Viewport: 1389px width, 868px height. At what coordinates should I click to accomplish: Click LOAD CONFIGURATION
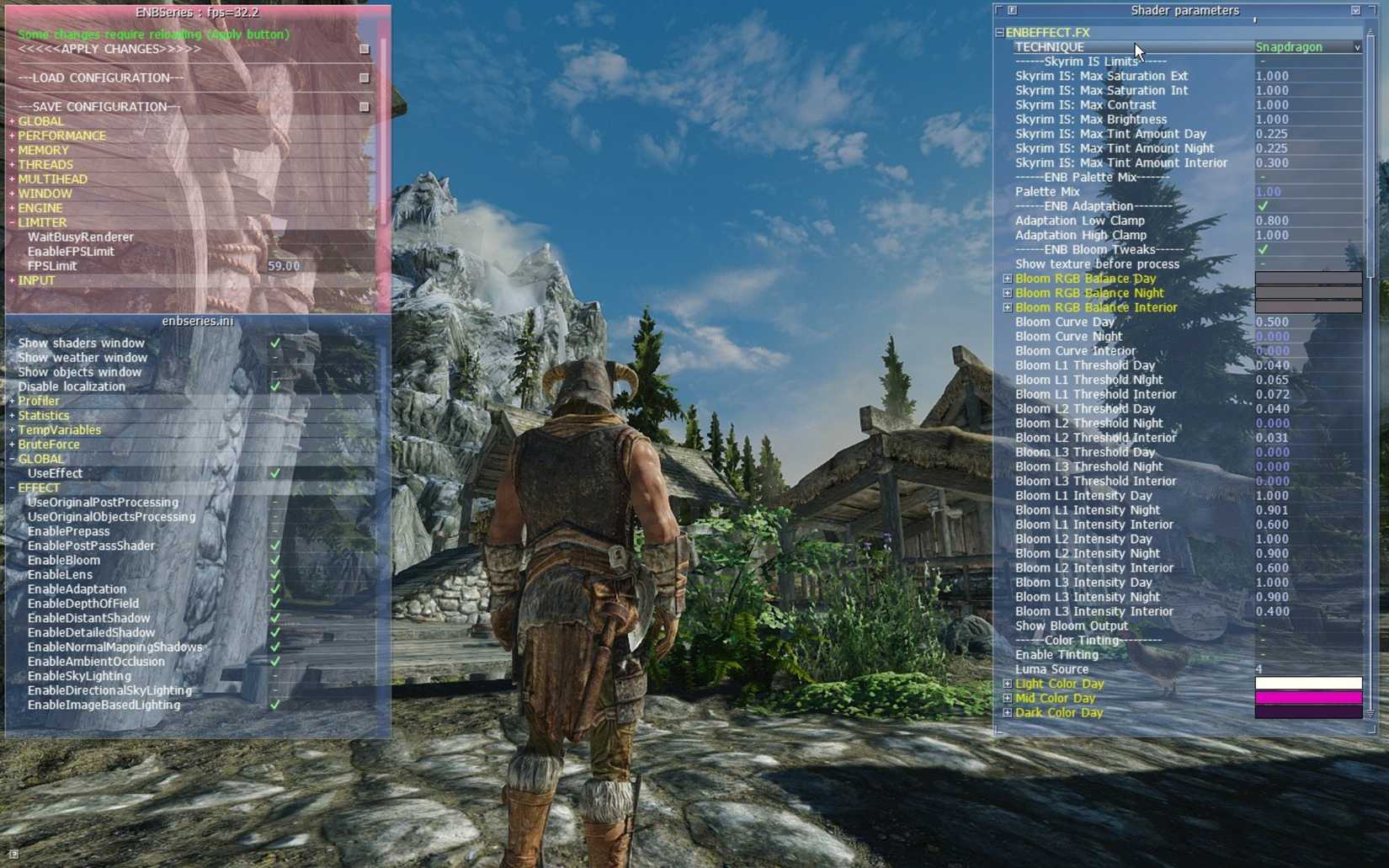pos(99,77)
